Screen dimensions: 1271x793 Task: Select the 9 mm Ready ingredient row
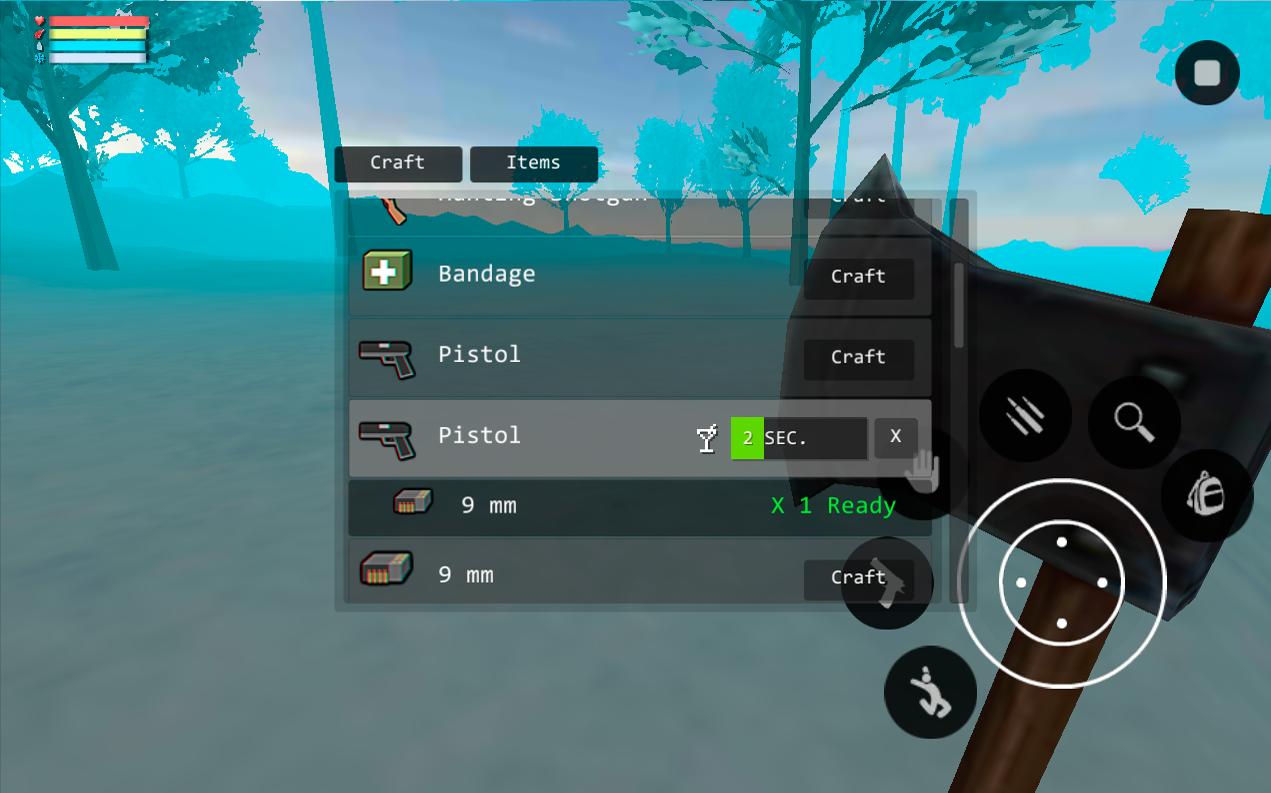point(640,506)
